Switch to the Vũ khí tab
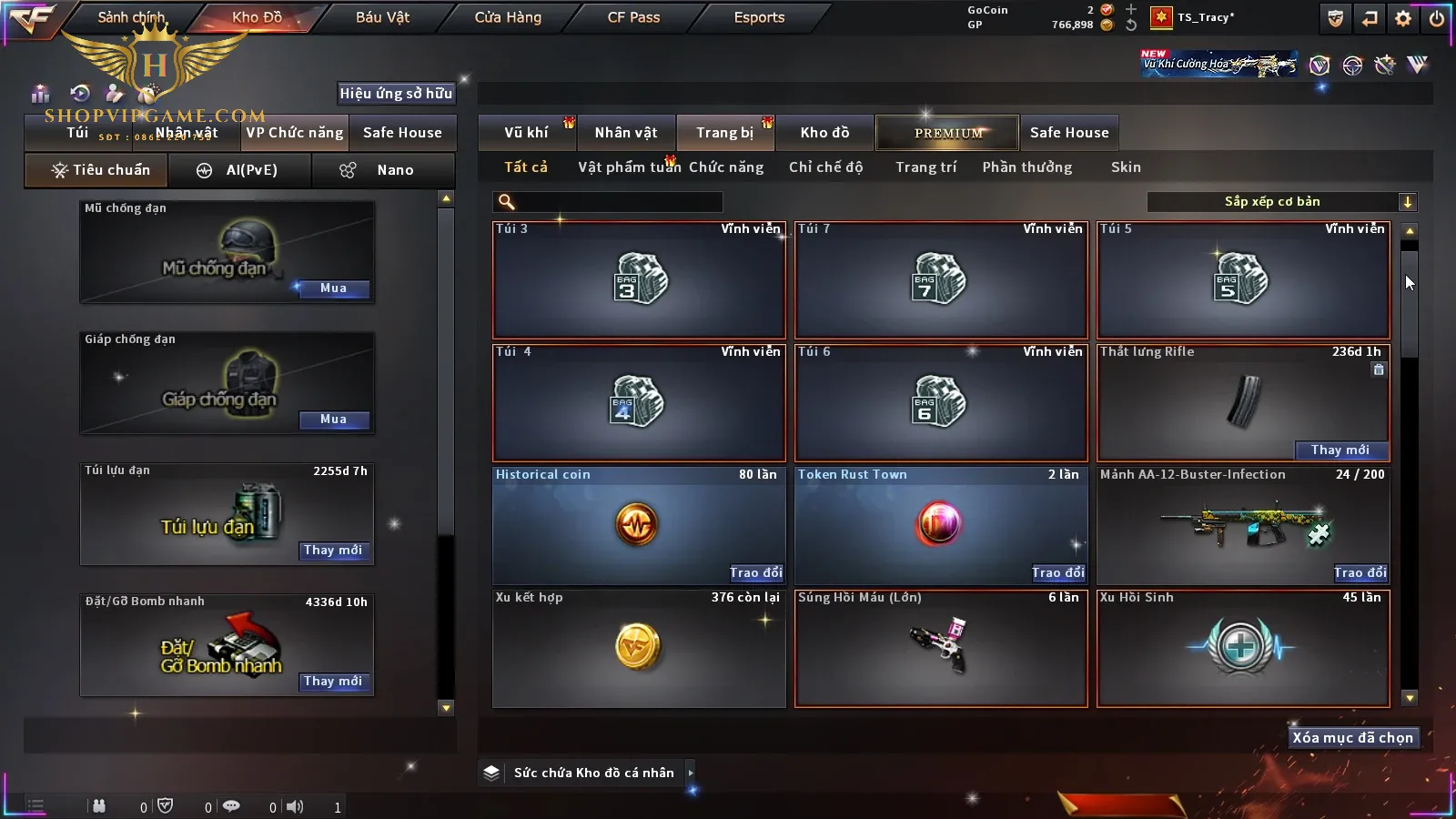Image resolution: width=1456 pixels, height=819 pixels. 526,133
